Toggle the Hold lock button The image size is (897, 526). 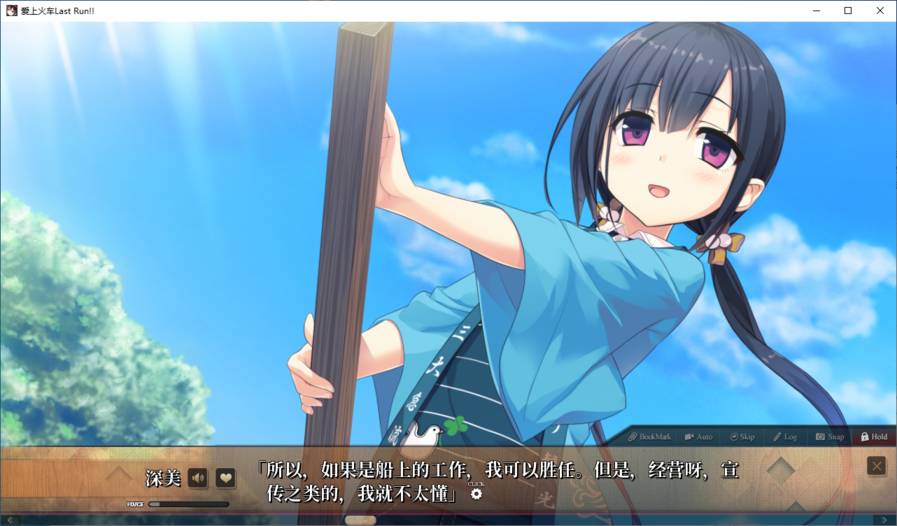point(873,437)
